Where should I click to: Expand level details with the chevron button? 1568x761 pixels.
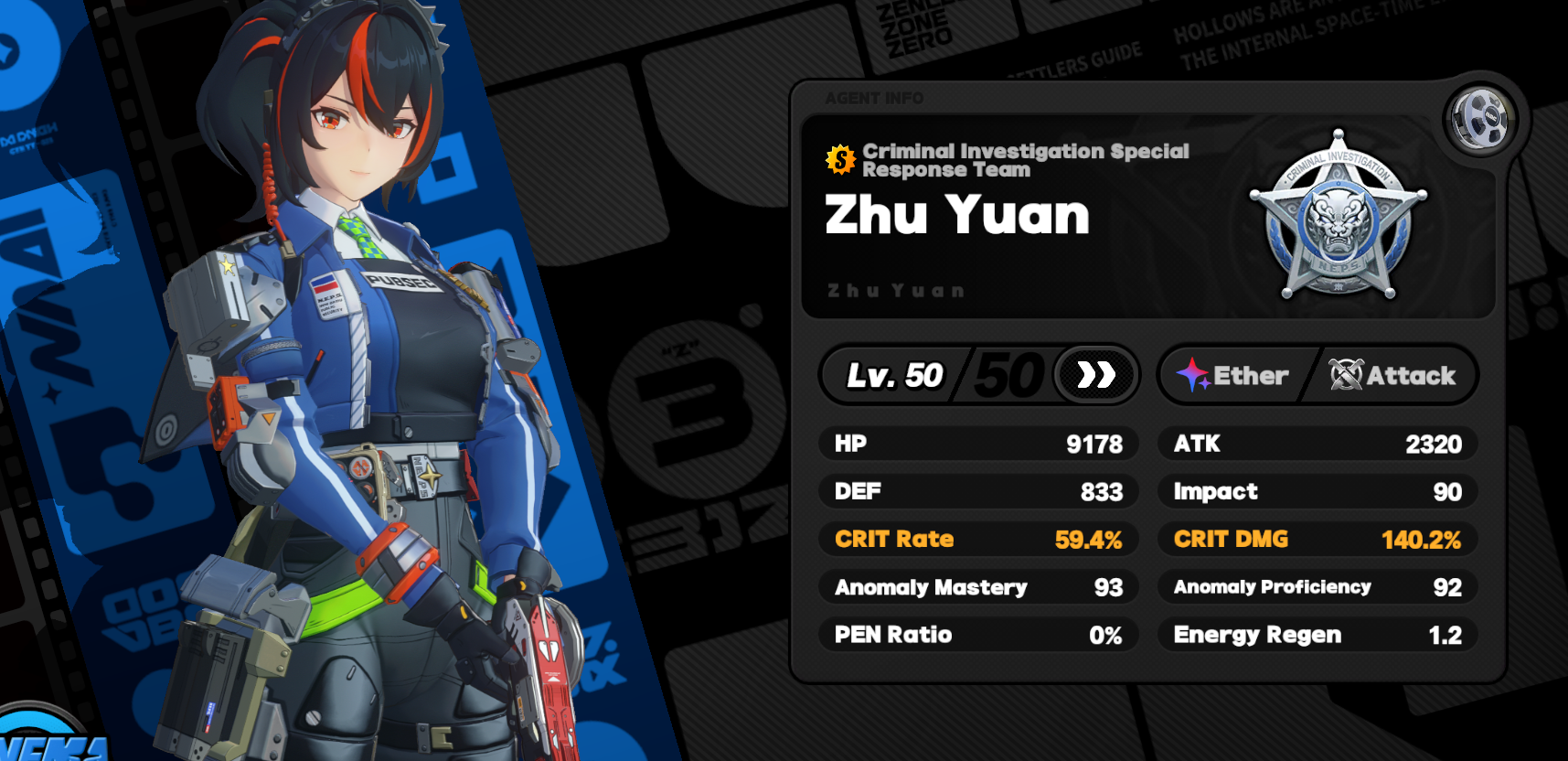(x=1094, y=374)
